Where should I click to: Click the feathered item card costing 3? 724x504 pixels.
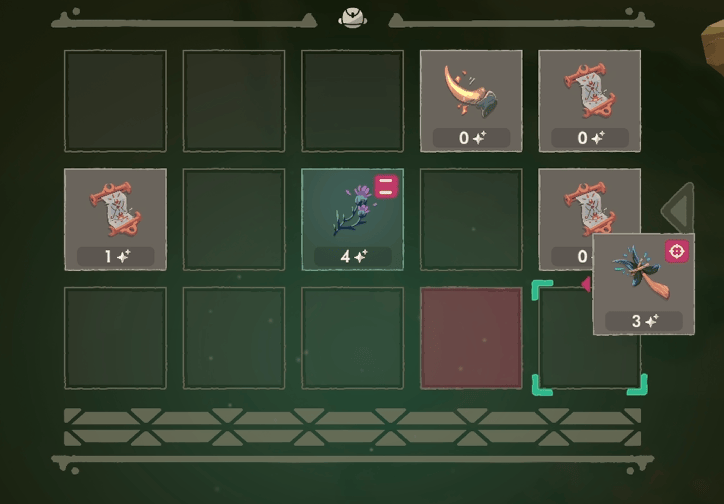pos(643,284)
